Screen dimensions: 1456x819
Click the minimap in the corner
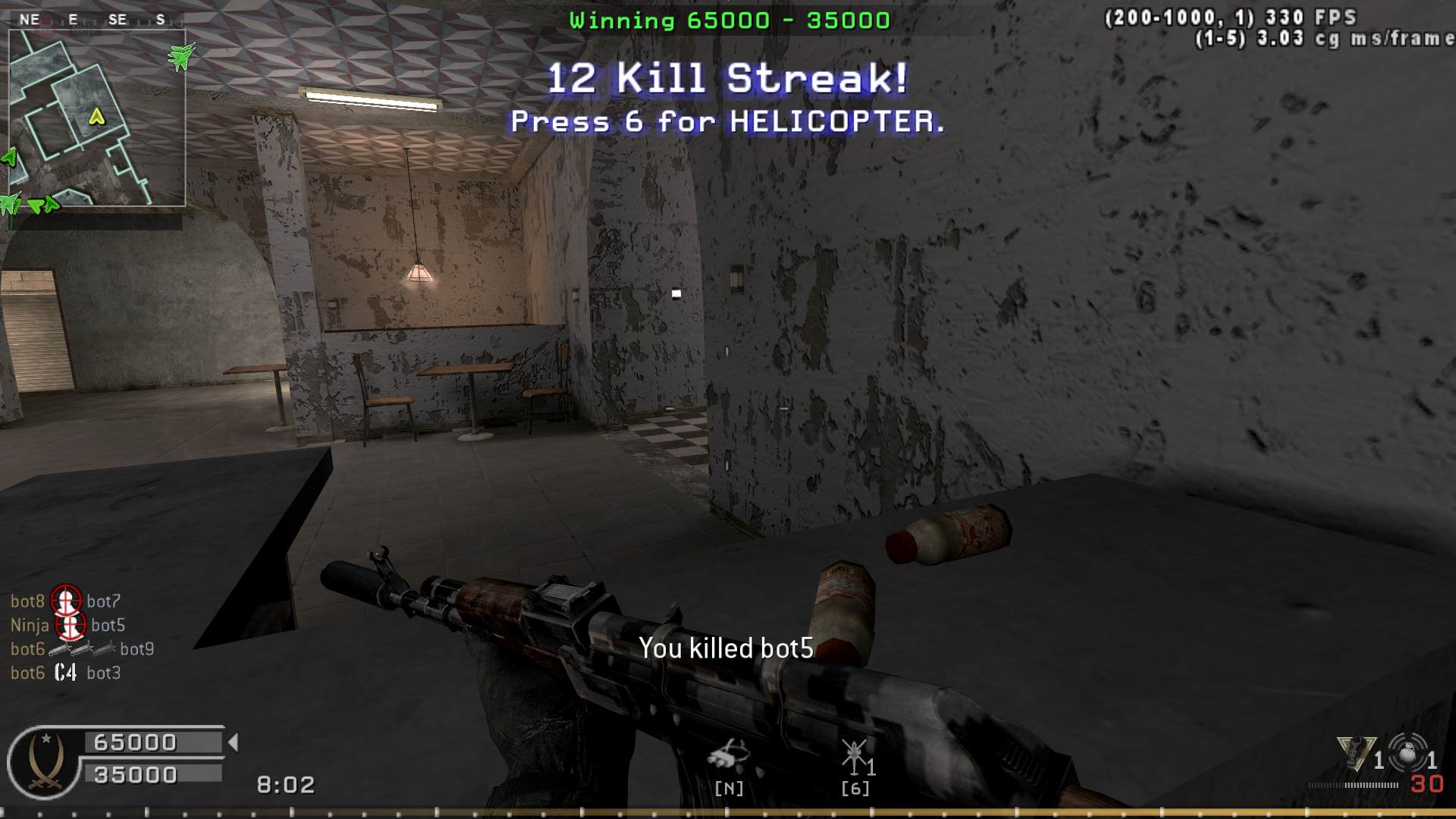[97, 118]
